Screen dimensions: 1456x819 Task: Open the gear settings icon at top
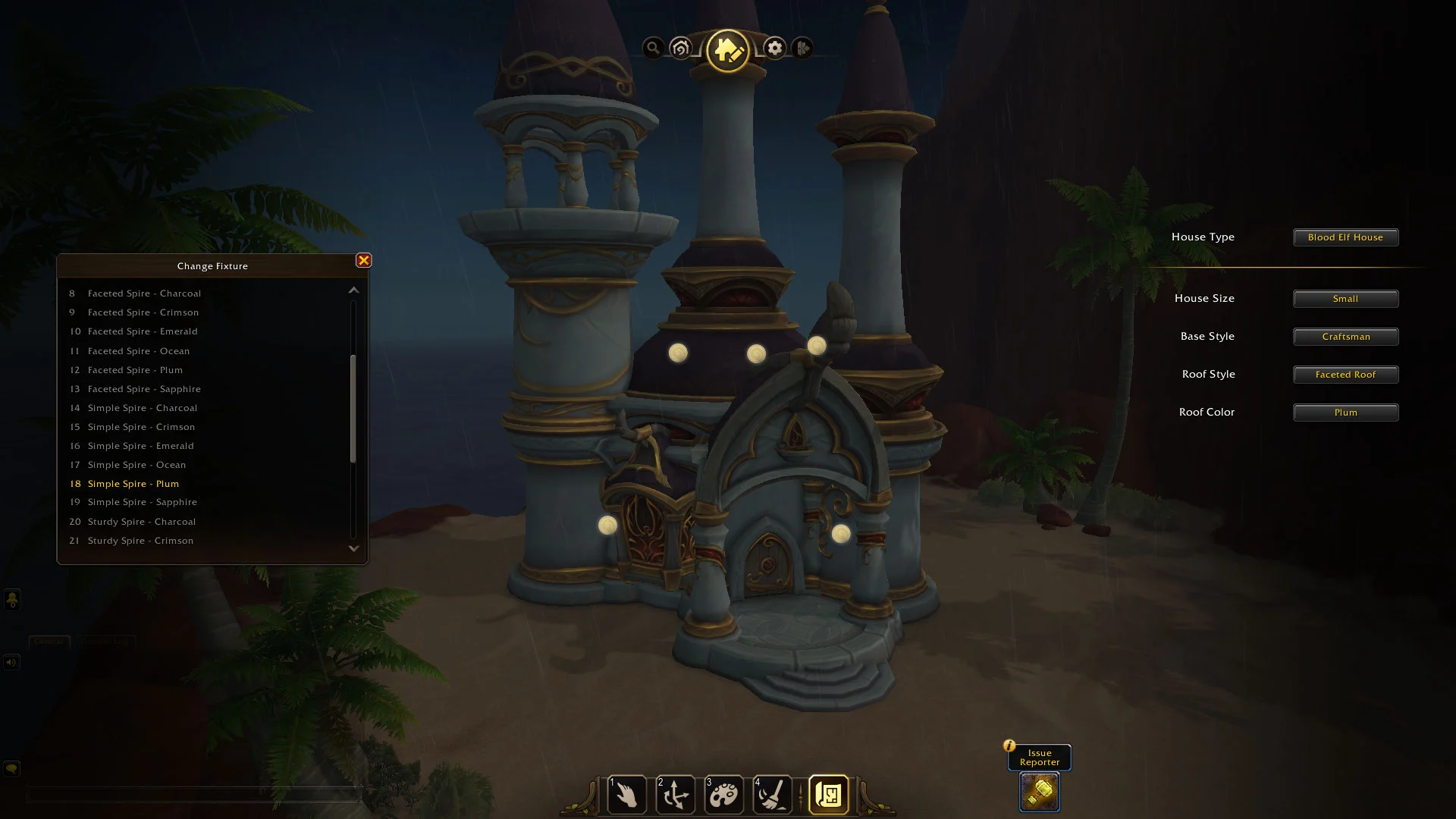tap(774, 49)
